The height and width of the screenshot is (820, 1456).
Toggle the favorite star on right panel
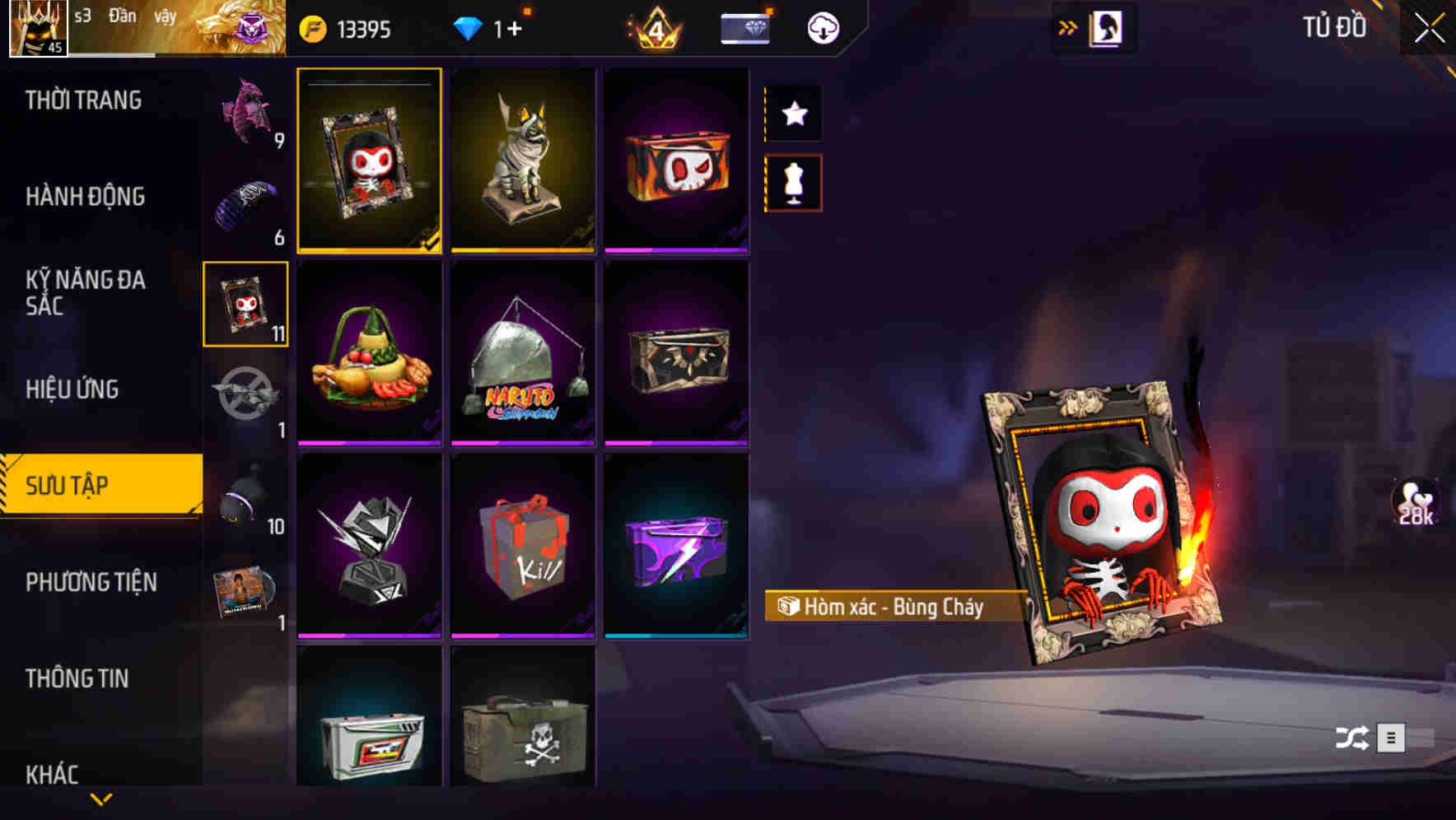[794, 114]
